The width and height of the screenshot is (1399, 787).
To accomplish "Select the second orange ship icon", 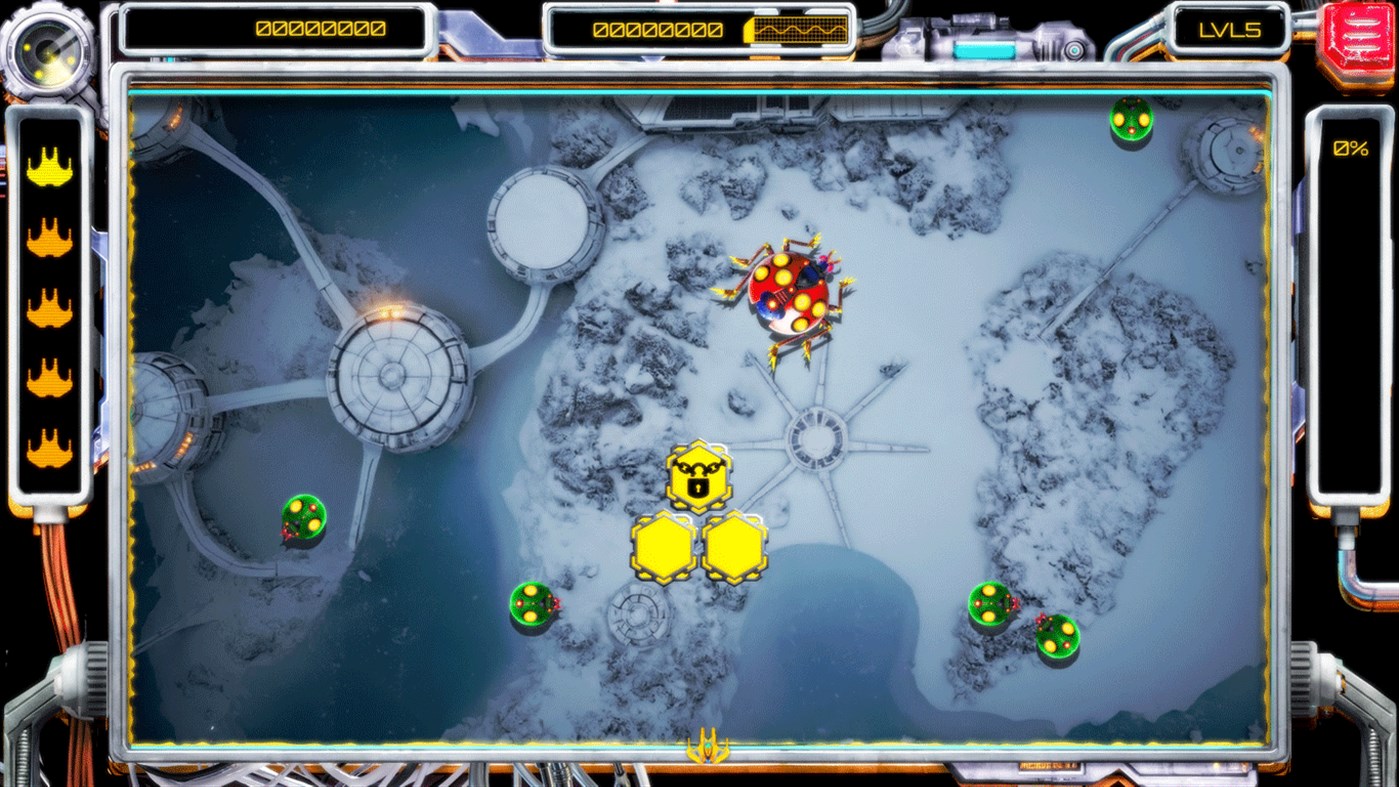I will click(47, 236).
